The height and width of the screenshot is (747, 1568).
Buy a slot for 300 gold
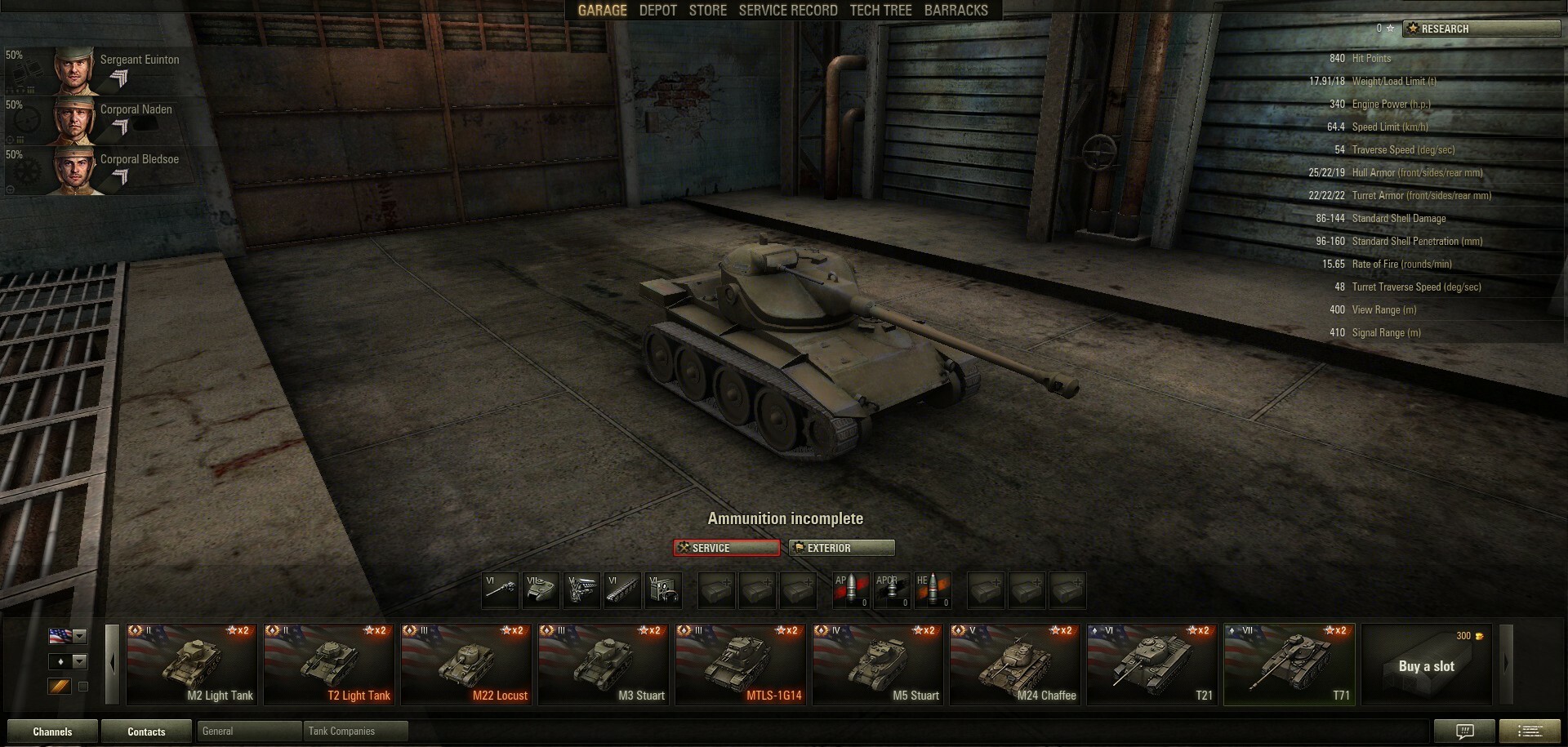(1426, 665)
